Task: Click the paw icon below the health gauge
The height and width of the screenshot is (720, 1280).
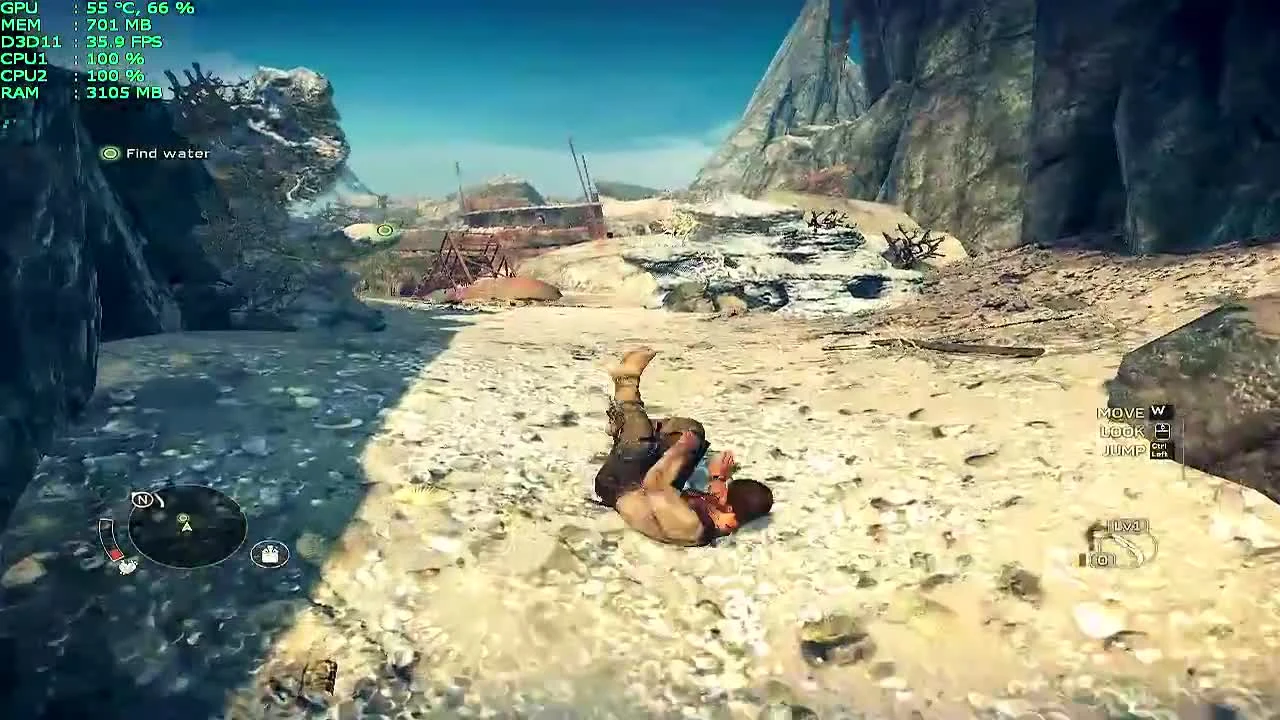Action: [x=128, y=567]
